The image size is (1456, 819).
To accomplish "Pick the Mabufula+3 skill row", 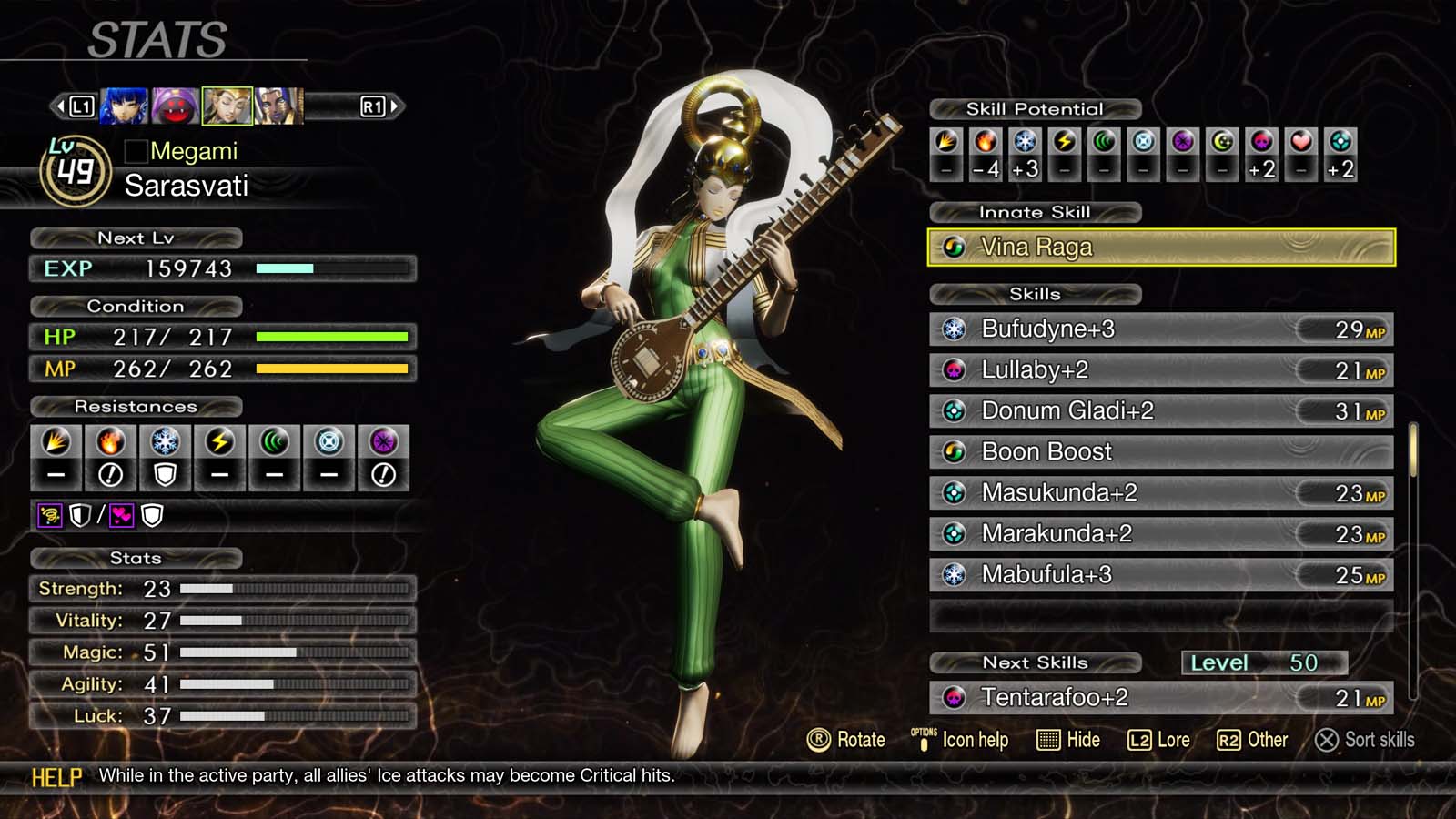I will click(x=1160, y=575).
